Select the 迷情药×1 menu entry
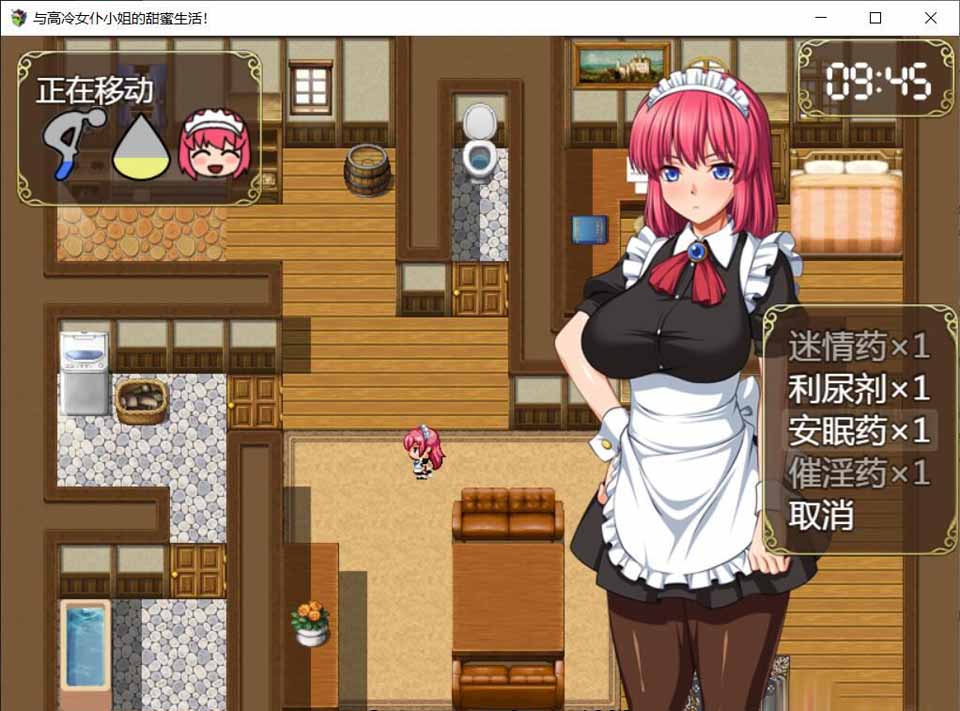 pos(859,346)
